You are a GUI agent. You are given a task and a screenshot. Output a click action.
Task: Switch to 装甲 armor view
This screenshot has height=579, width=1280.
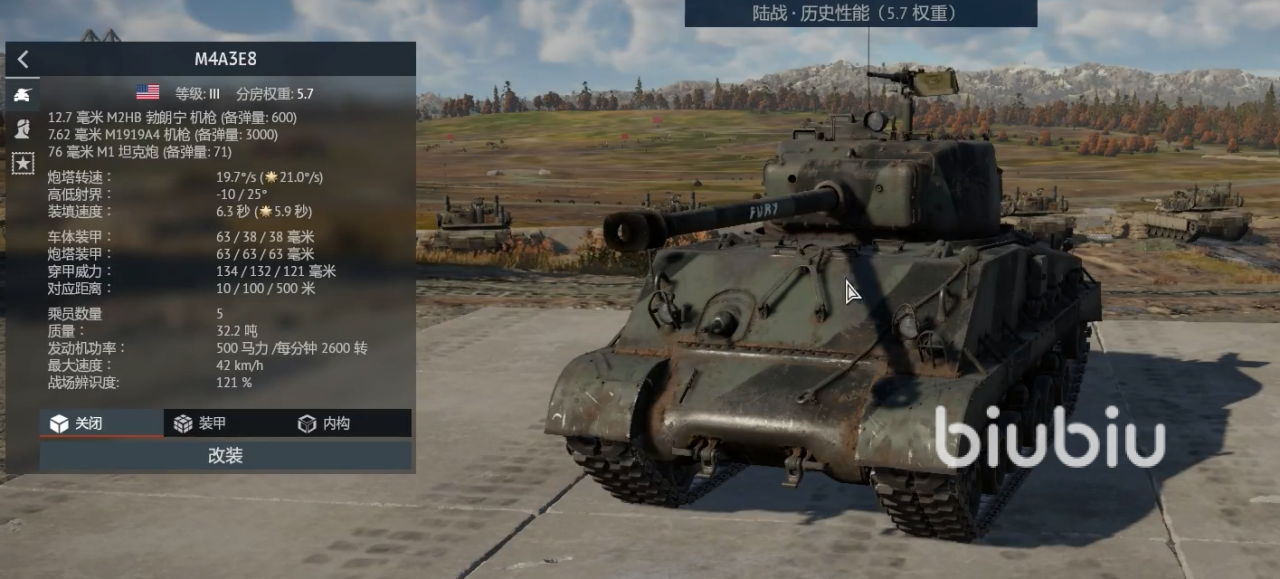click(x=224, y=423)
